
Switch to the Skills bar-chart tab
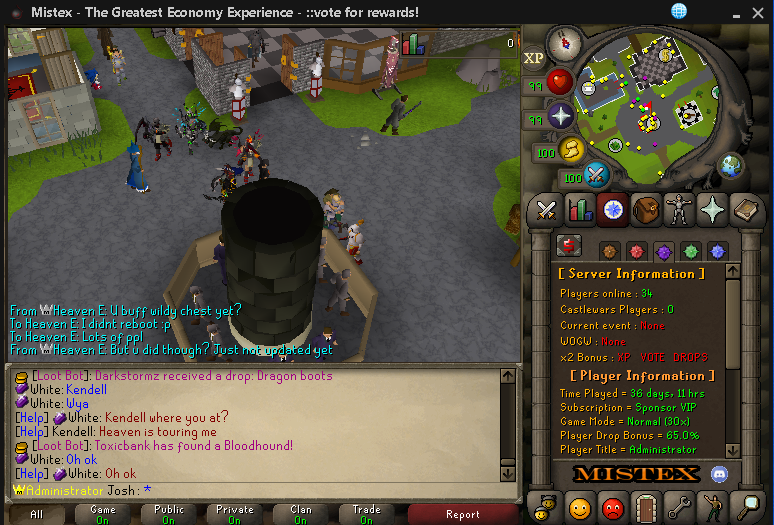coord(580,210)
